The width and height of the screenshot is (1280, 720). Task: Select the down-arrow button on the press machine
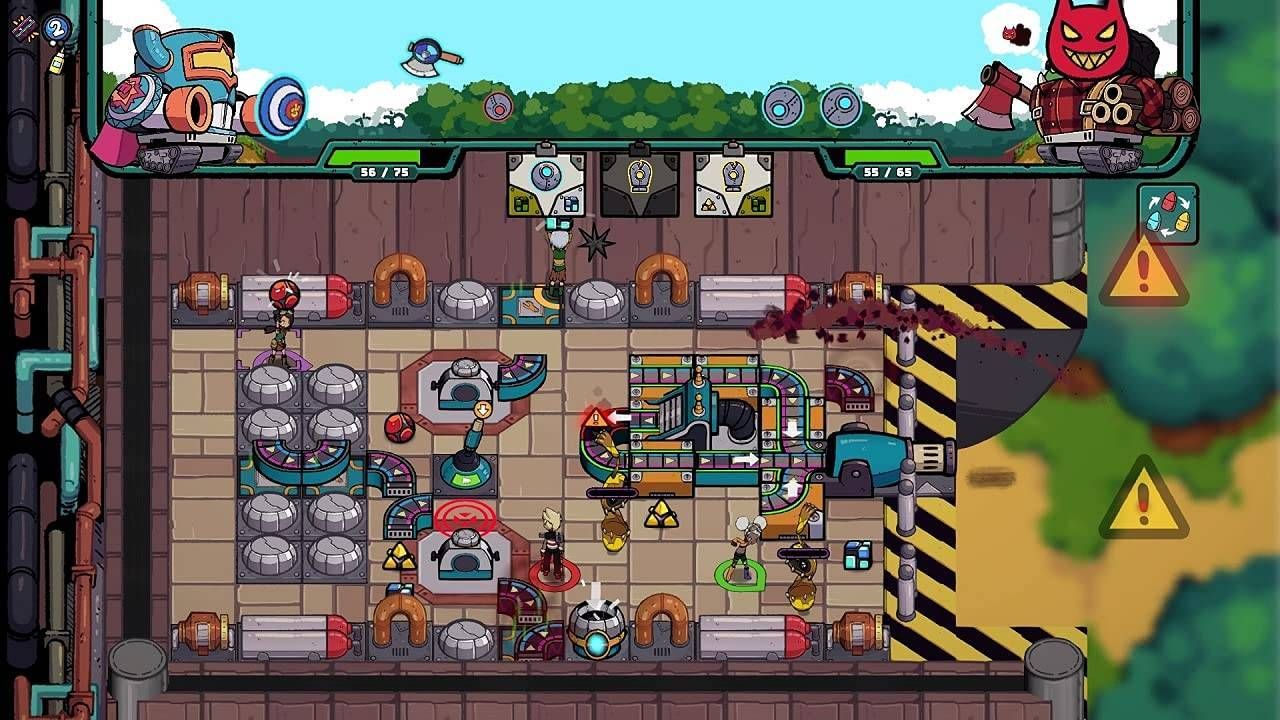(x=480, y=411)
